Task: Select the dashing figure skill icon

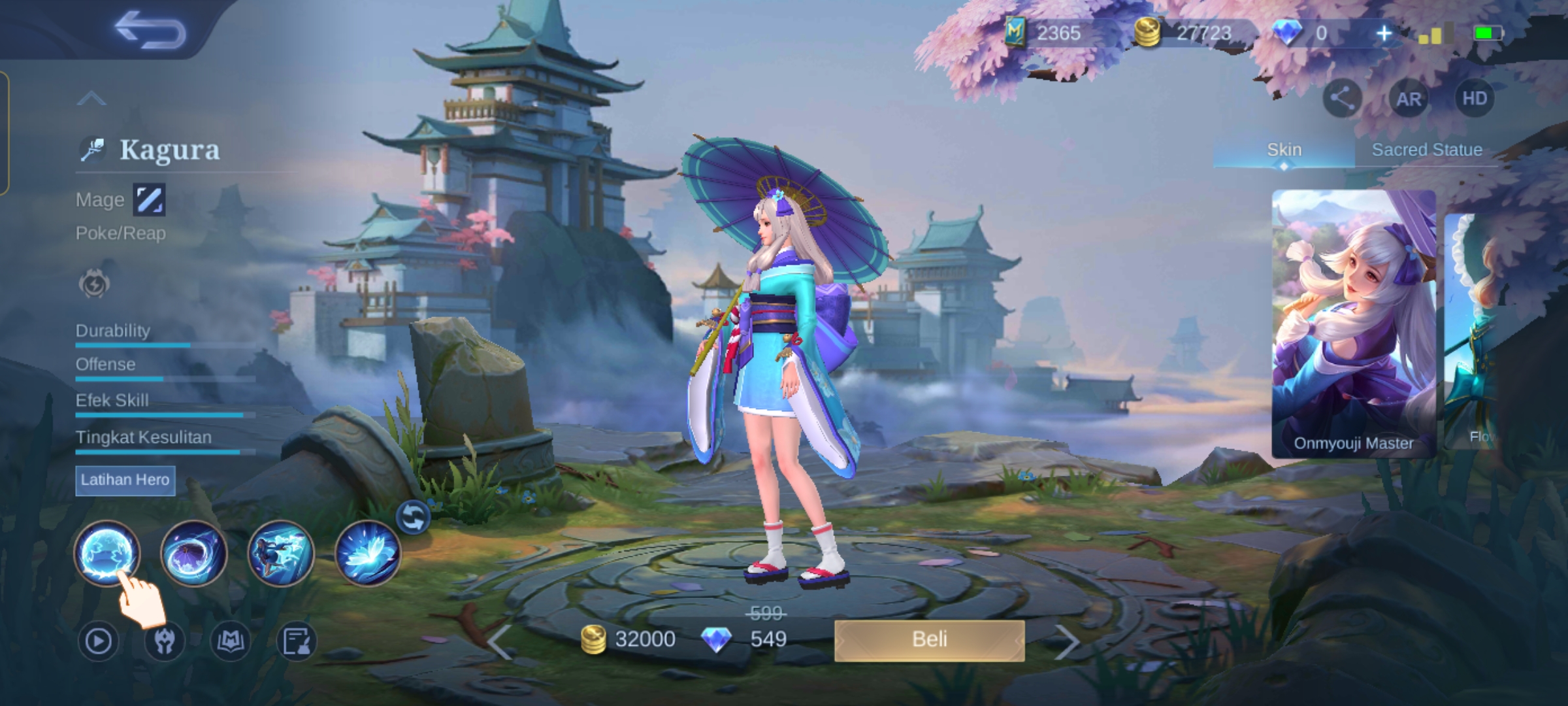Action: (281, 553)
